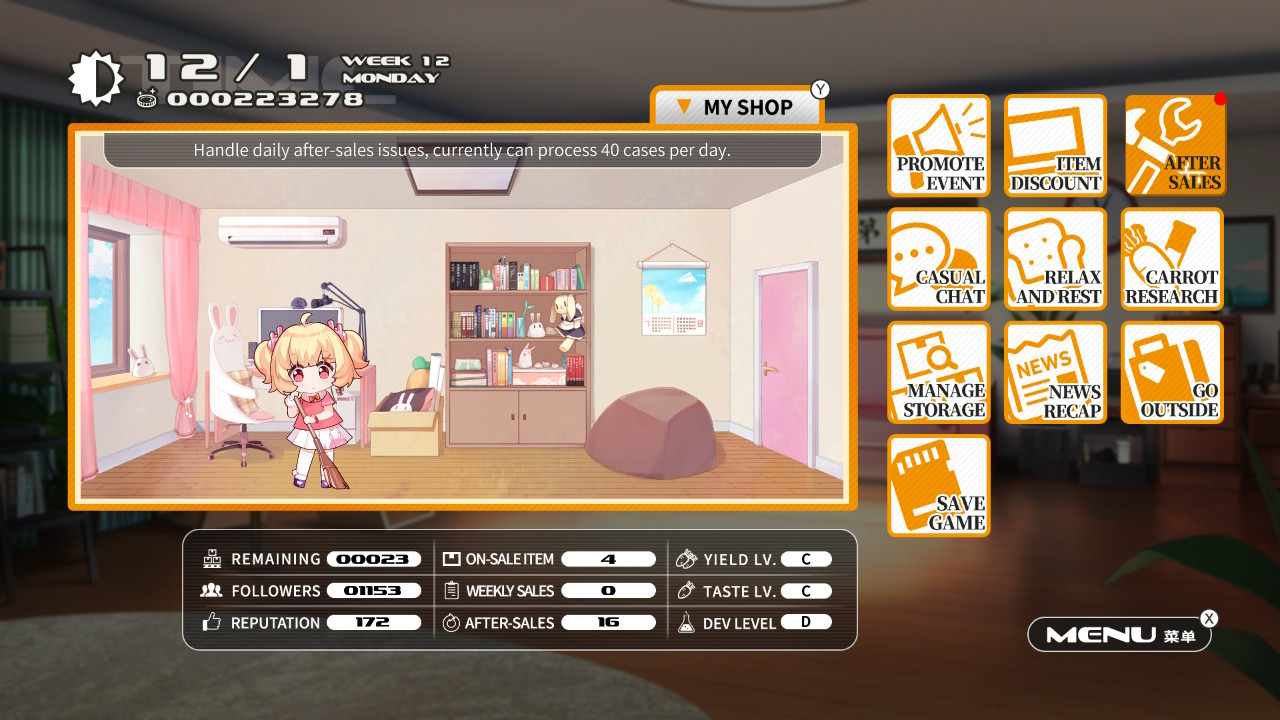Start a Casual Chat
Screen dimensions: 1280x720
tap(938, 259)
